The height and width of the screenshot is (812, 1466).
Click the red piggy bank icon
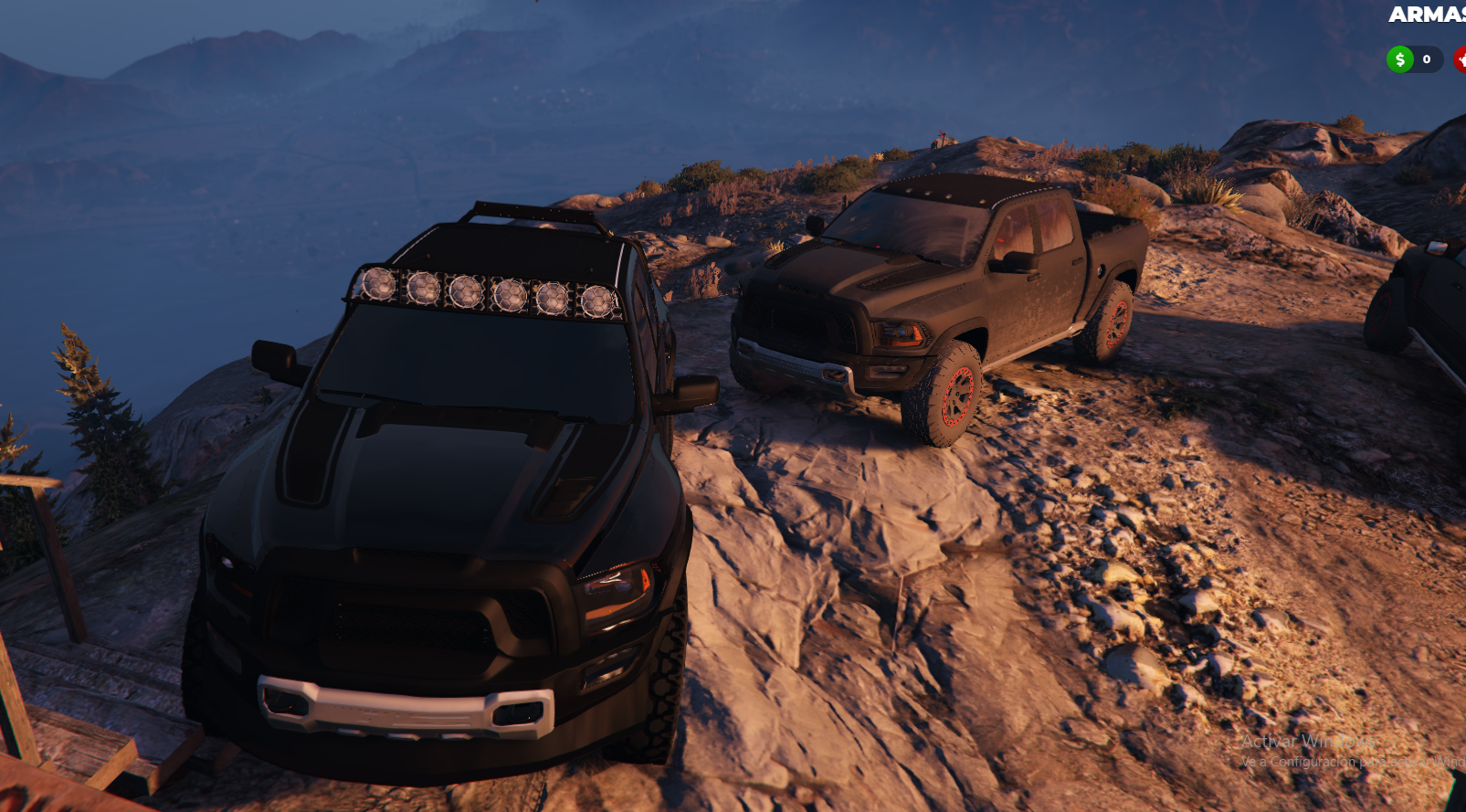coord(1460,59)
